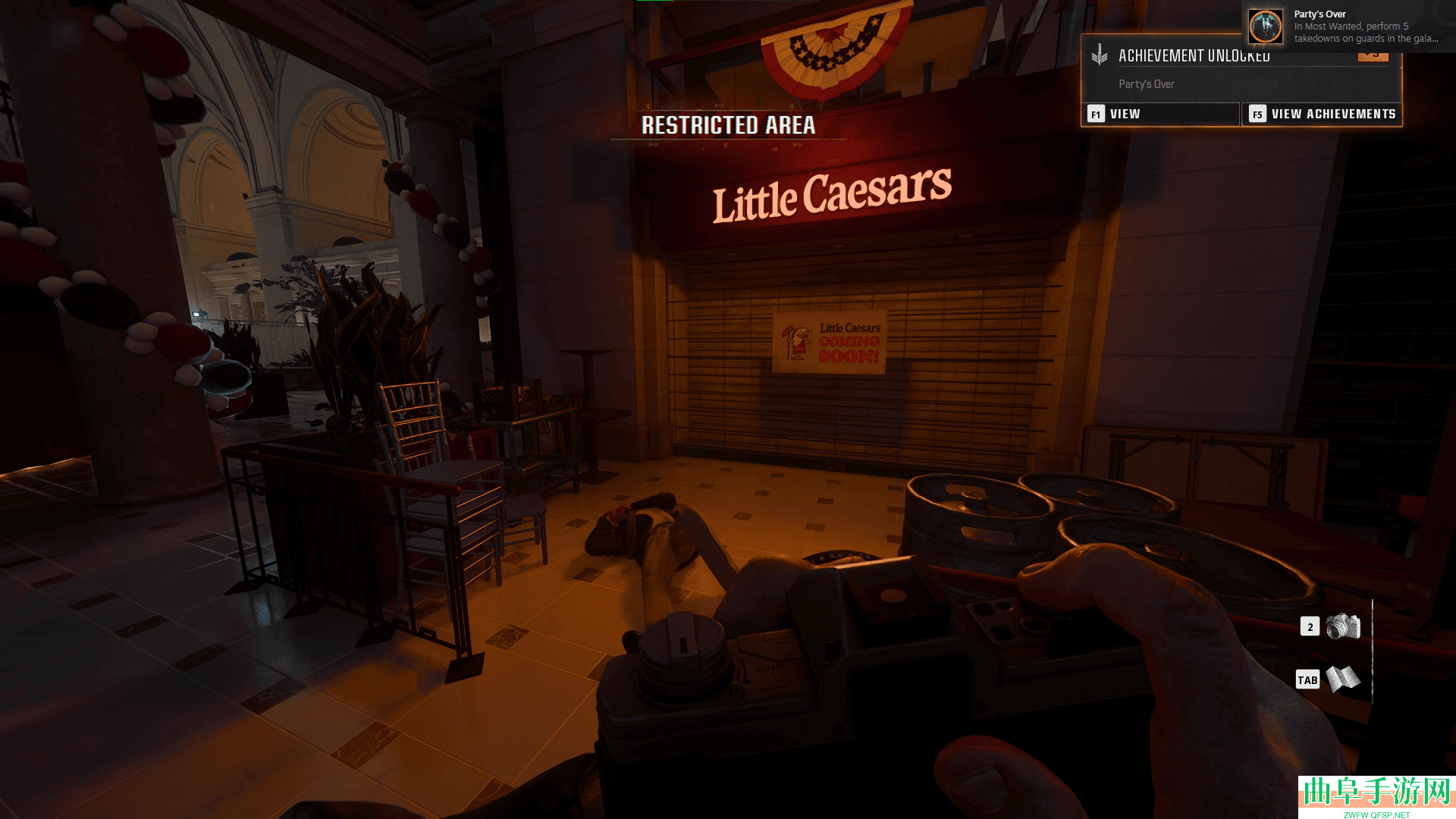Viewport: 1456px width, 819px height.
Task: Click the Party's Over achievement badge thumbnail
Action: pyautogui.click(x=1266, y=27)
